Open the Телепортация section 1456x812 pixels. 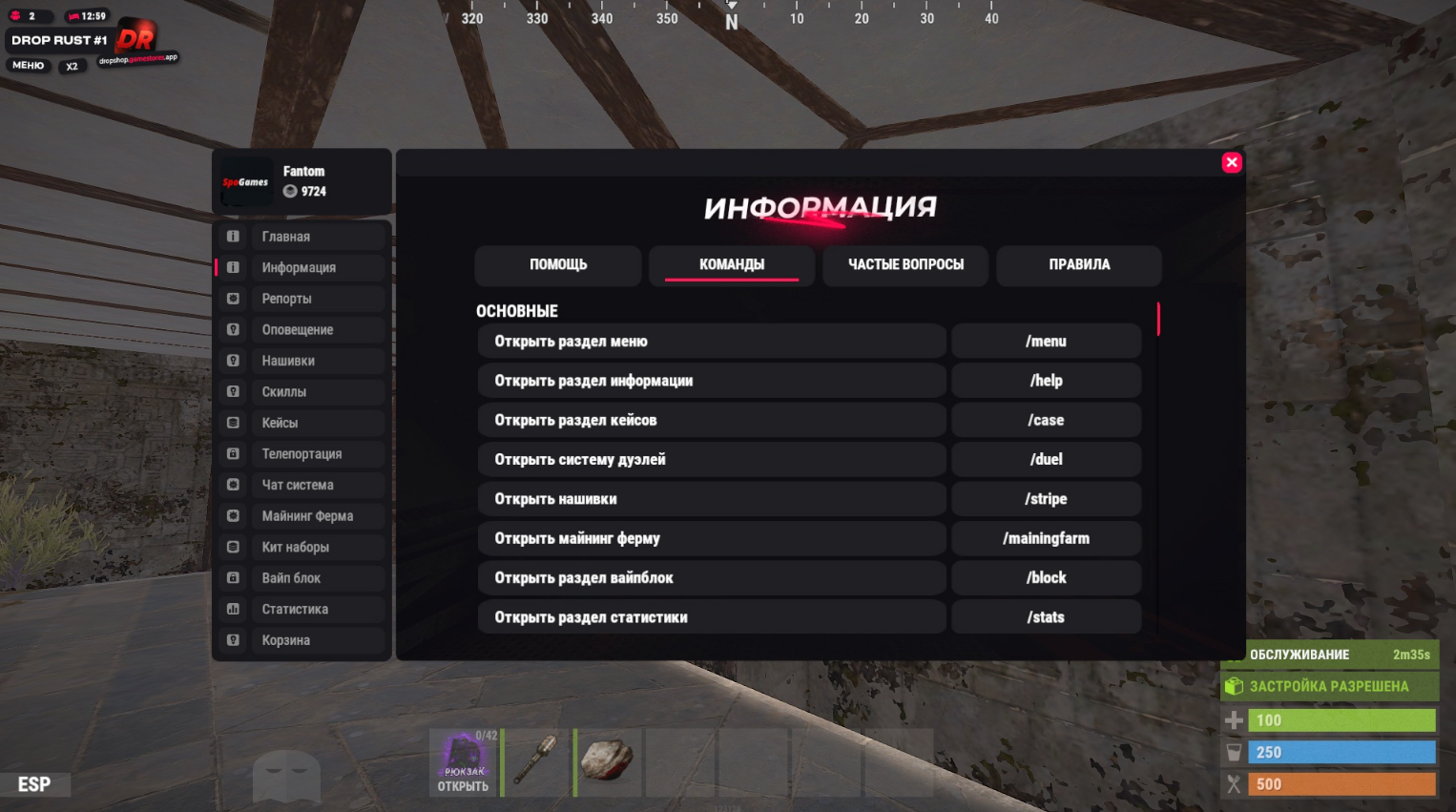302,454
